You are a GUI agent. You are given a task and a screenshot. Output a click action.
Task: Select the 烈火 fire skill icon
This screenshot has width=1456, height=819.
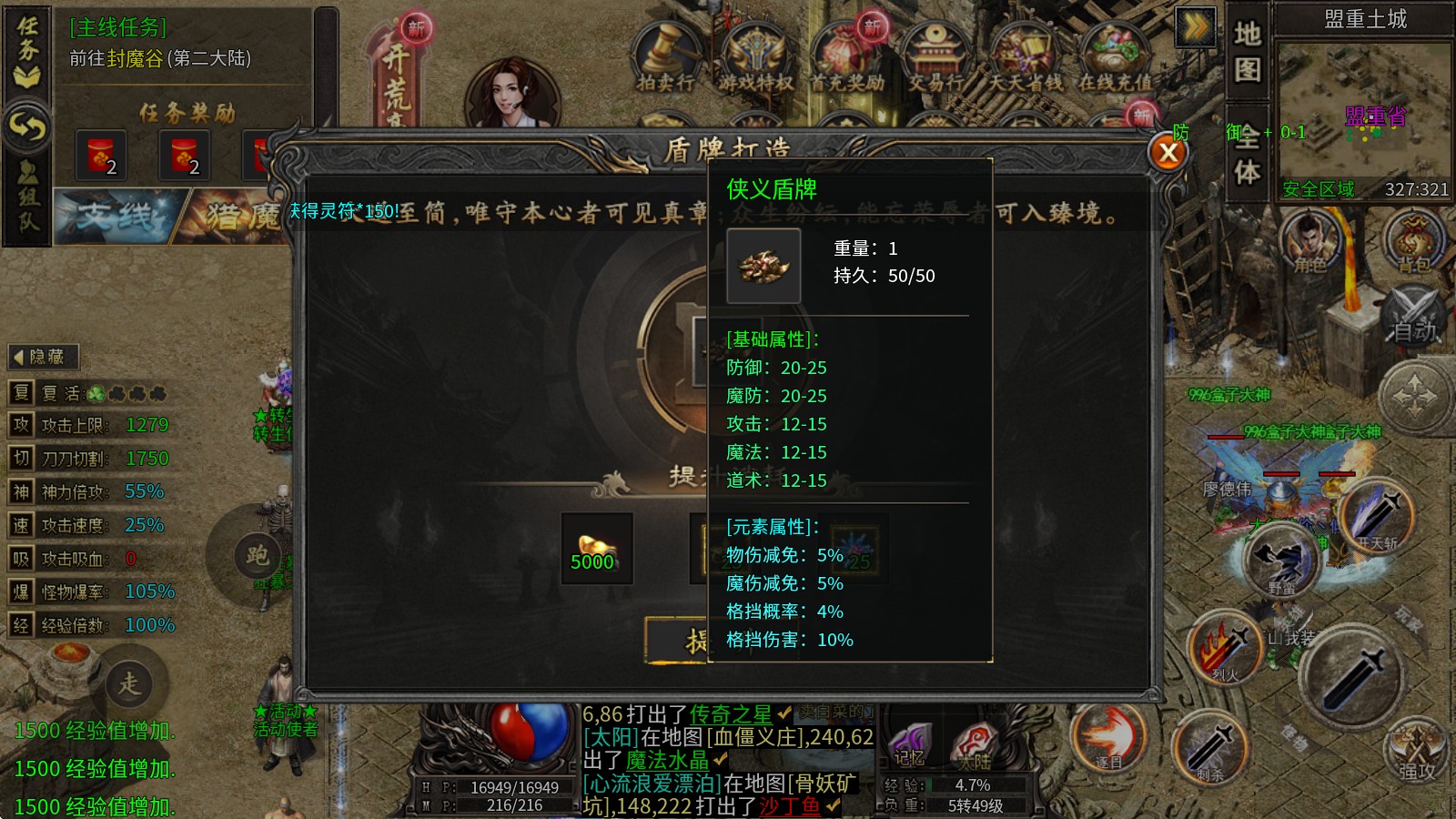[x=1226, y=649]
